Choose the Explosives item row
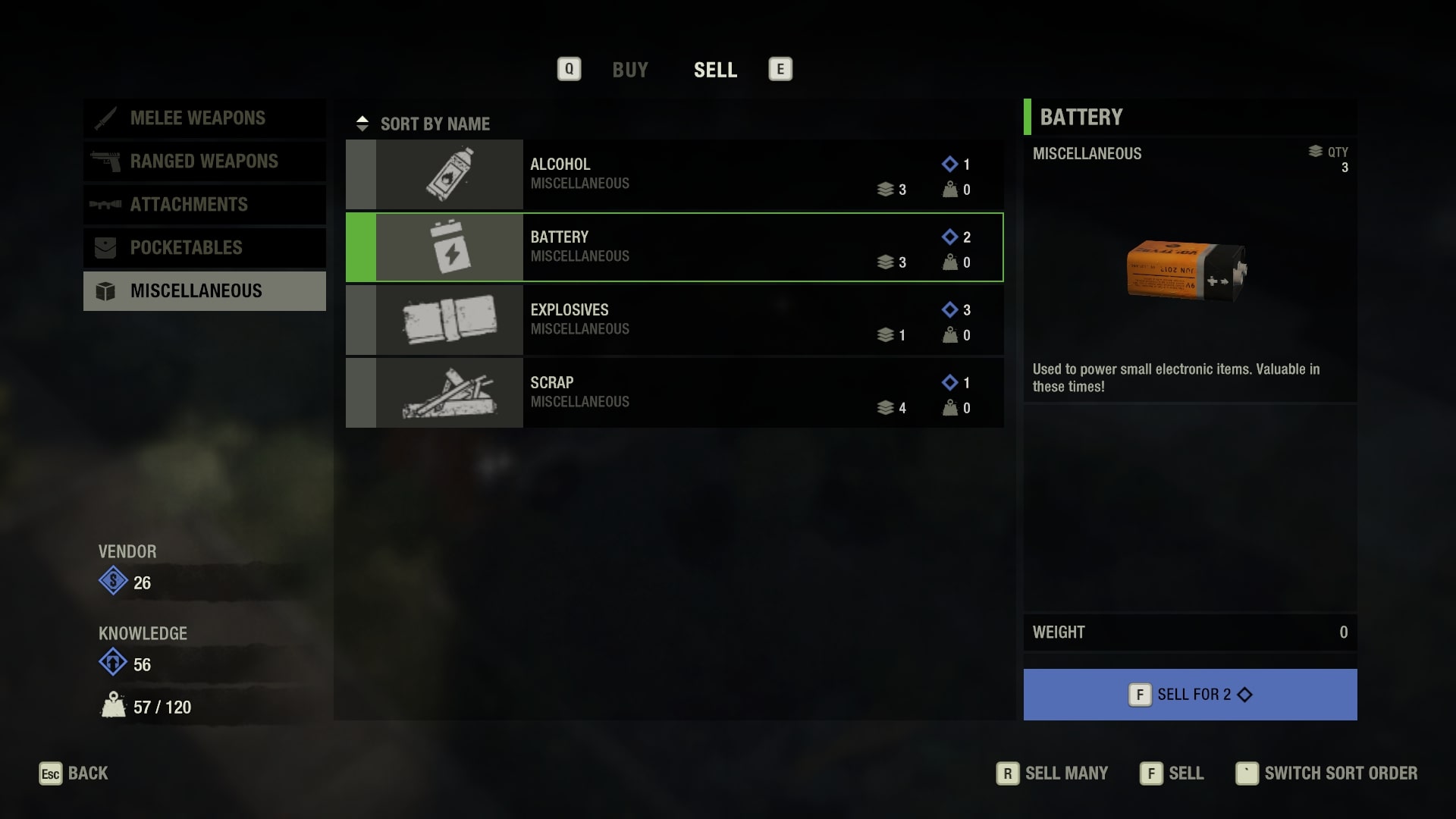Viewport: 1456px width, 819px height. [x=674, y=320]
